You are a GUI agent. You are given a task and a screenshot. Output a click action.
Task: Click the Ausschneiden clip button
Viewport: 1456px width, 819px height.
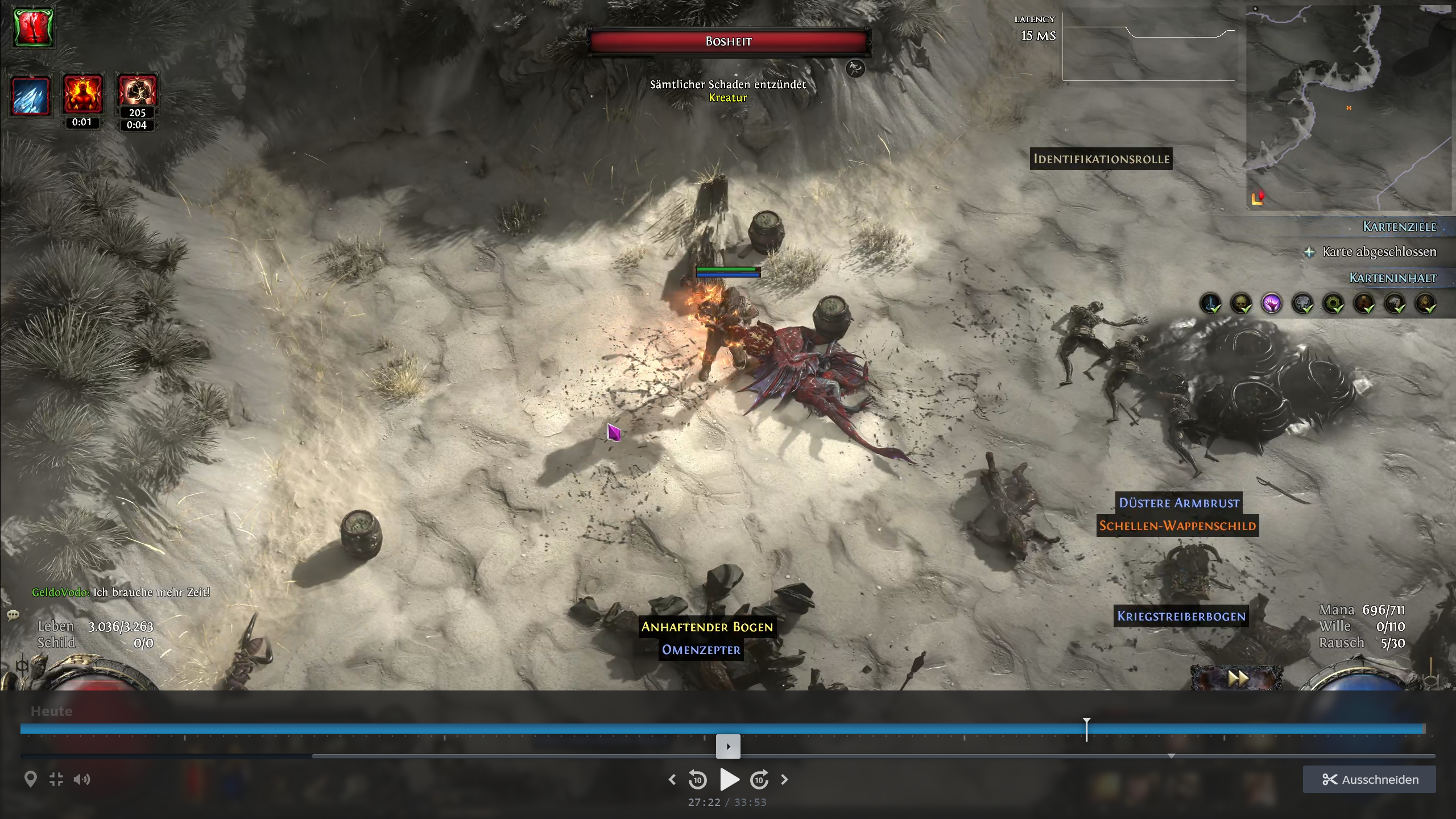click(1369, 779)
